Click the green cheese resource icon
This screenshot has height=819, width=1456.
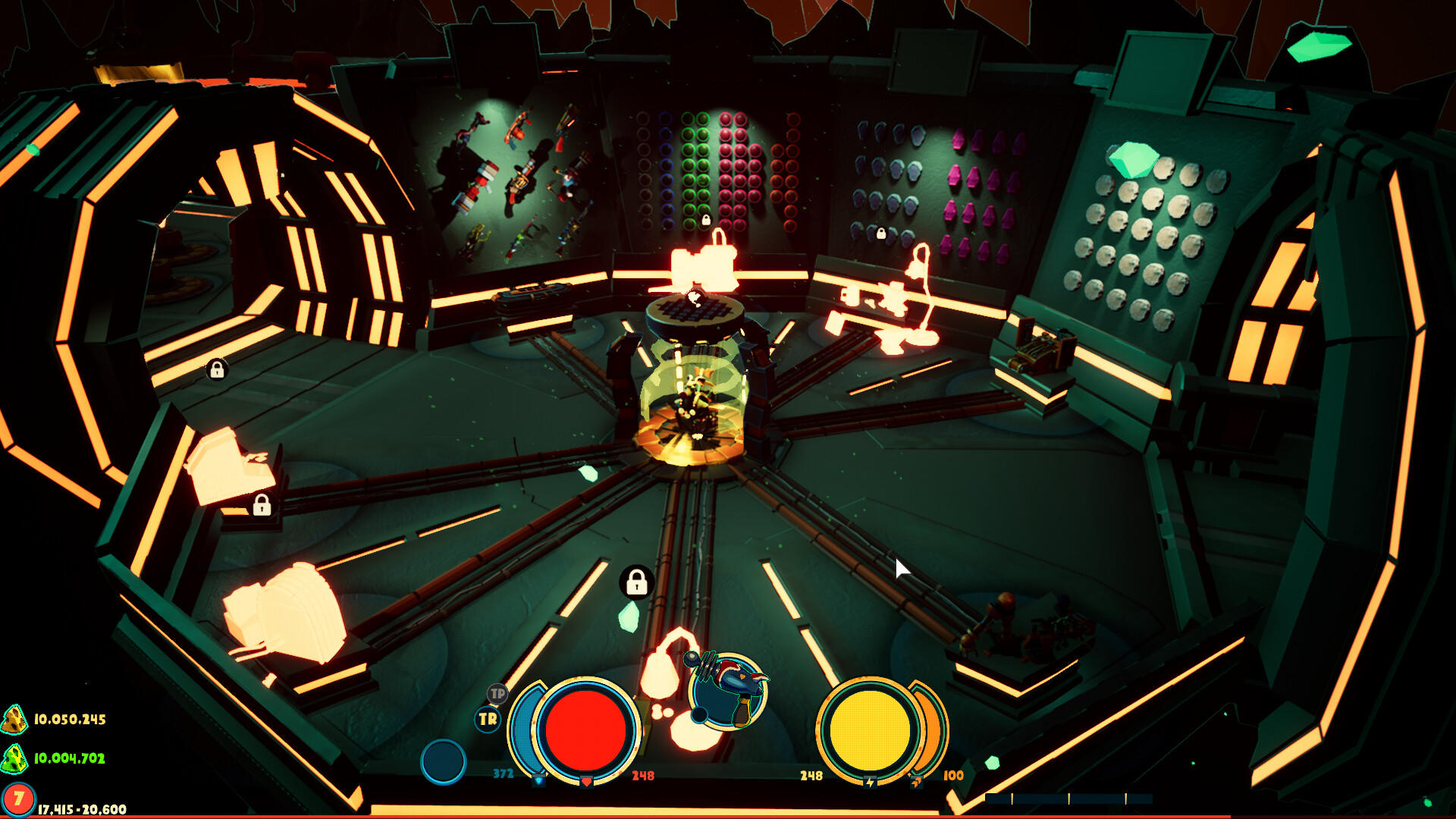coord(14,759)
